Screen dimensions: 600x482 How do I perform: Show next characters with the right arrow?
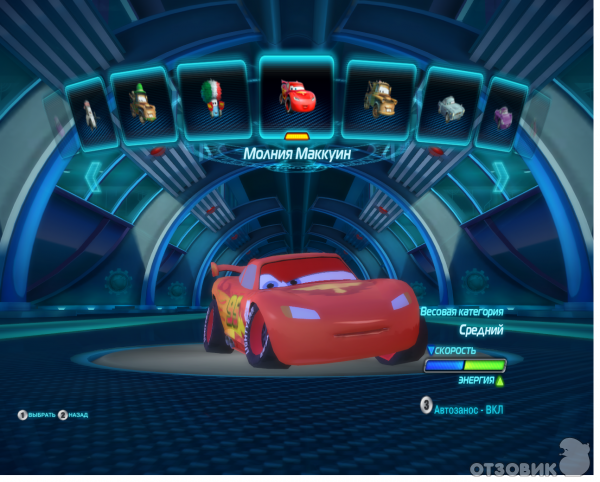501,178
